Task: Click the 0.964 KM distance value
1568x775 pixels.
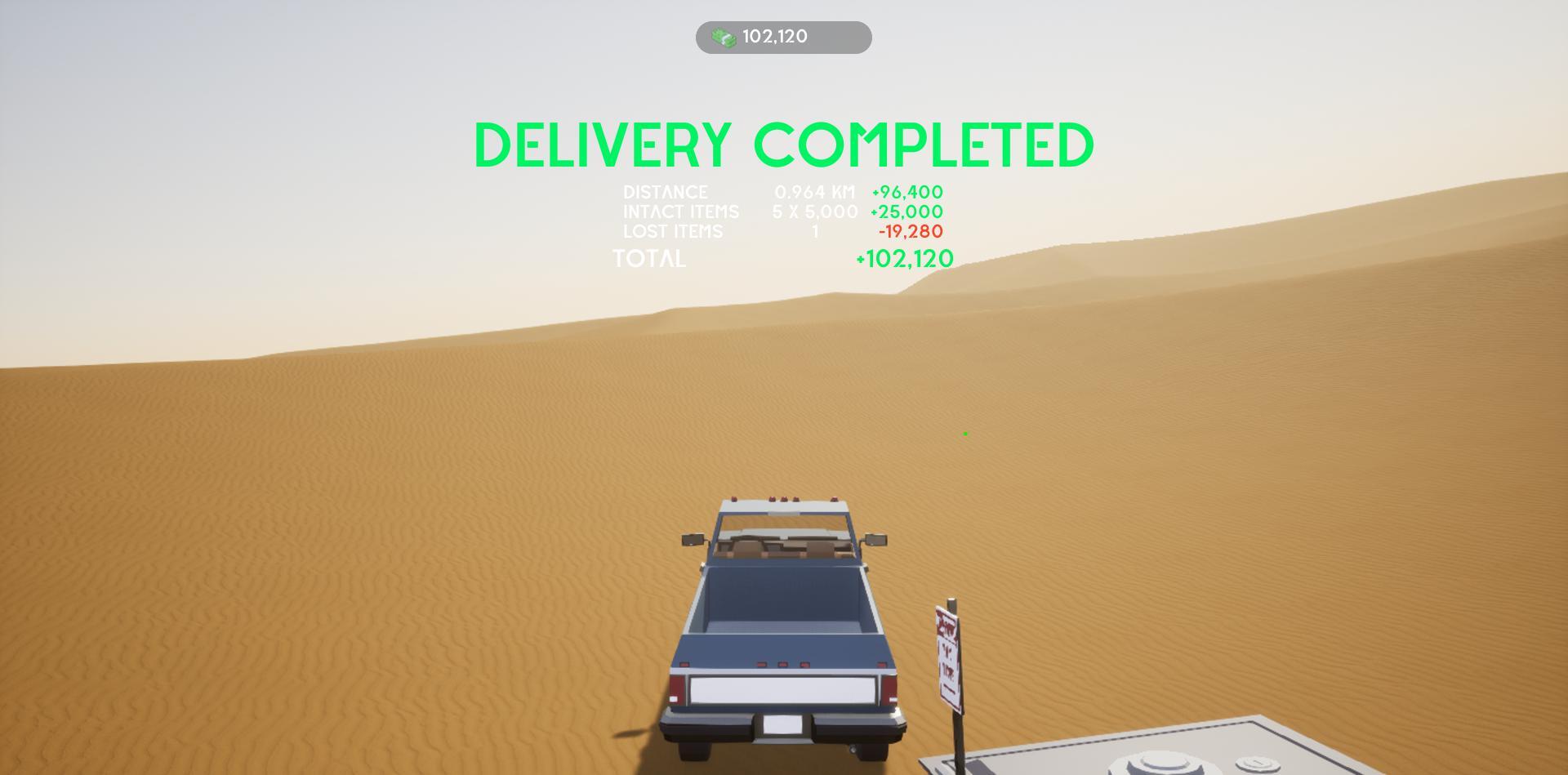Action: [x=813, y=193]
